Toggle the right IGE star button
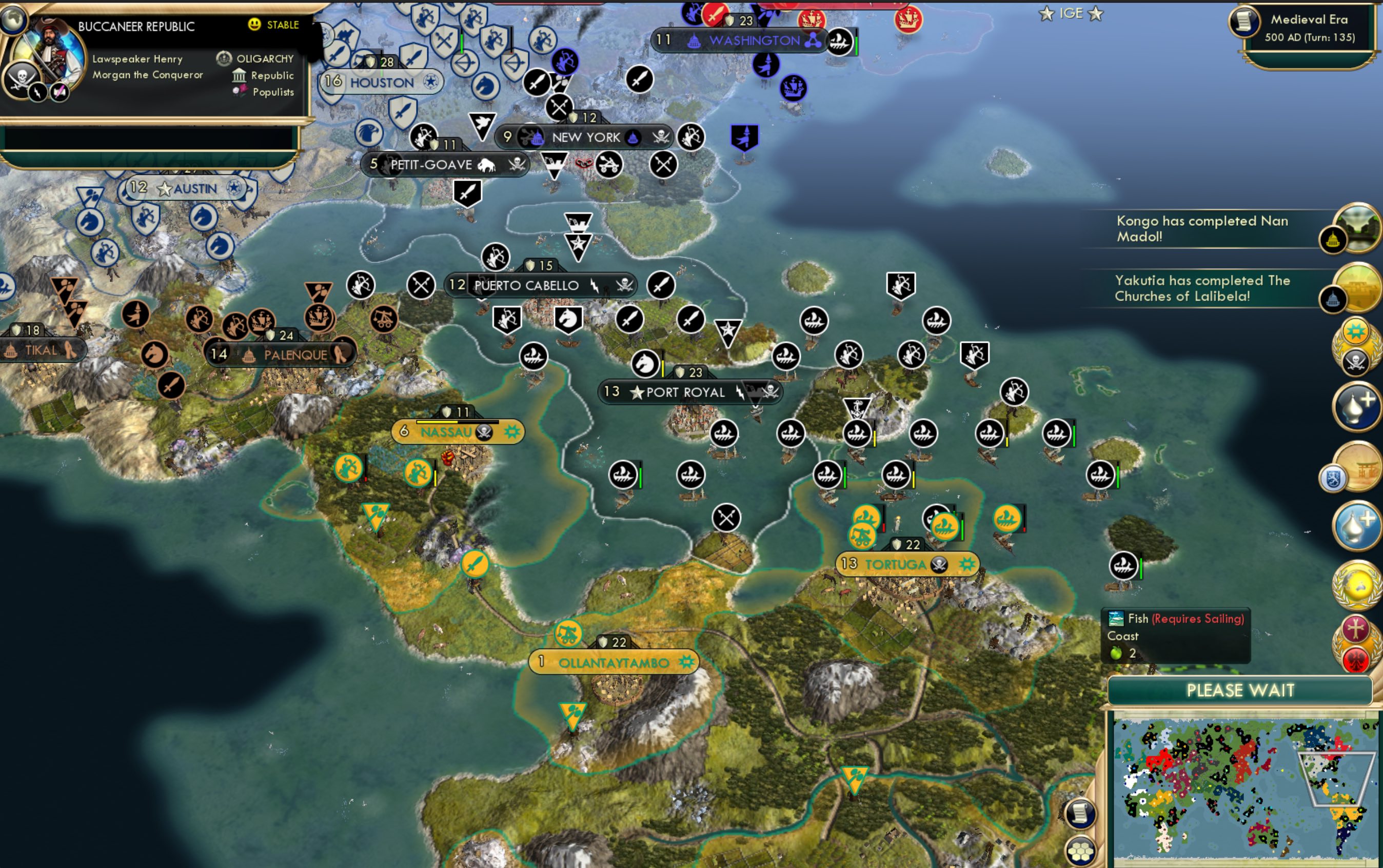The width and height of the screenshot is (1383, 868). pos(1095,14)
